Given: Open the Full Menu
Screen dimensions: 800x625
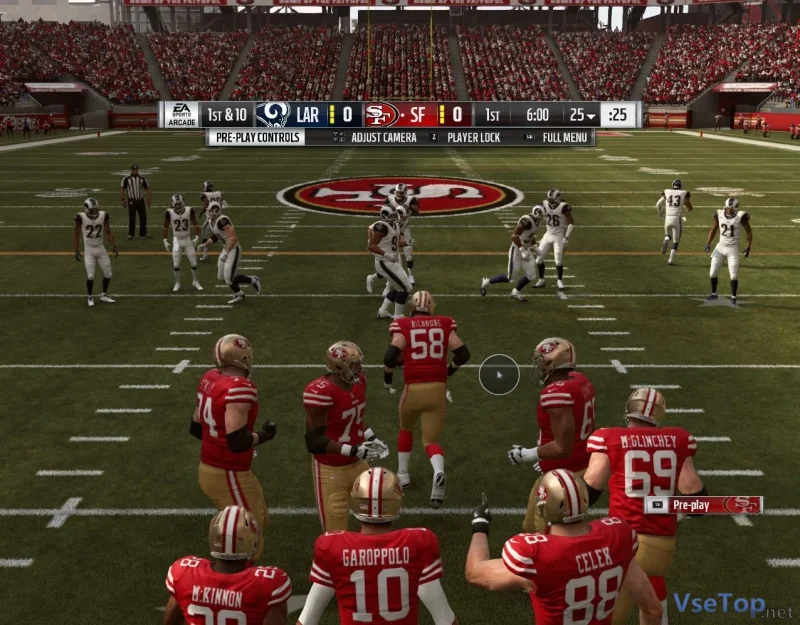Looking at the screenshot, I should 564,137.
